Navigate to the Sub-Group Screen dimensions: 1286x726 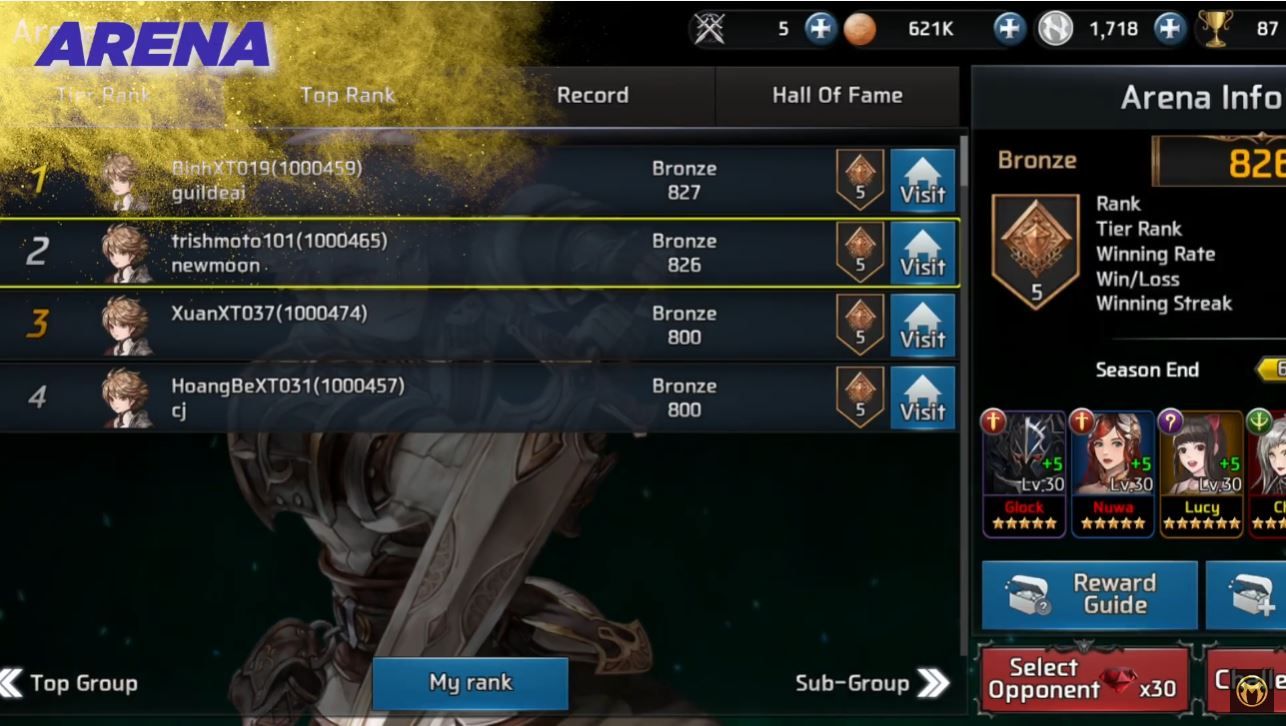872,683
